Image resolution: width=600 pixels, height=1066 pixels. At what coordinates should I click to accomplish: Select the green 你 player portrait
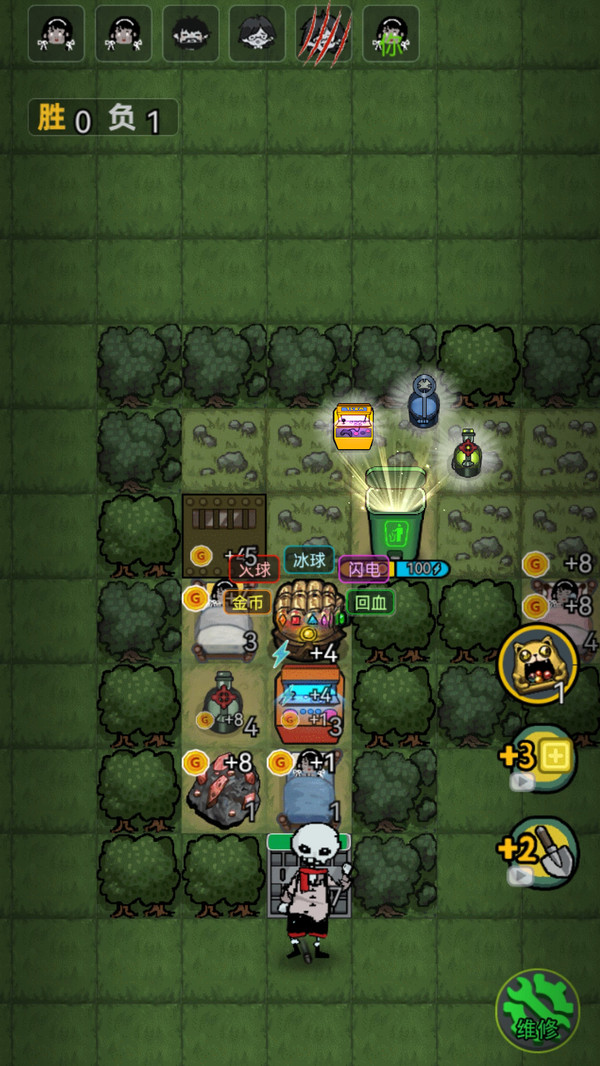tap(390, 34)
